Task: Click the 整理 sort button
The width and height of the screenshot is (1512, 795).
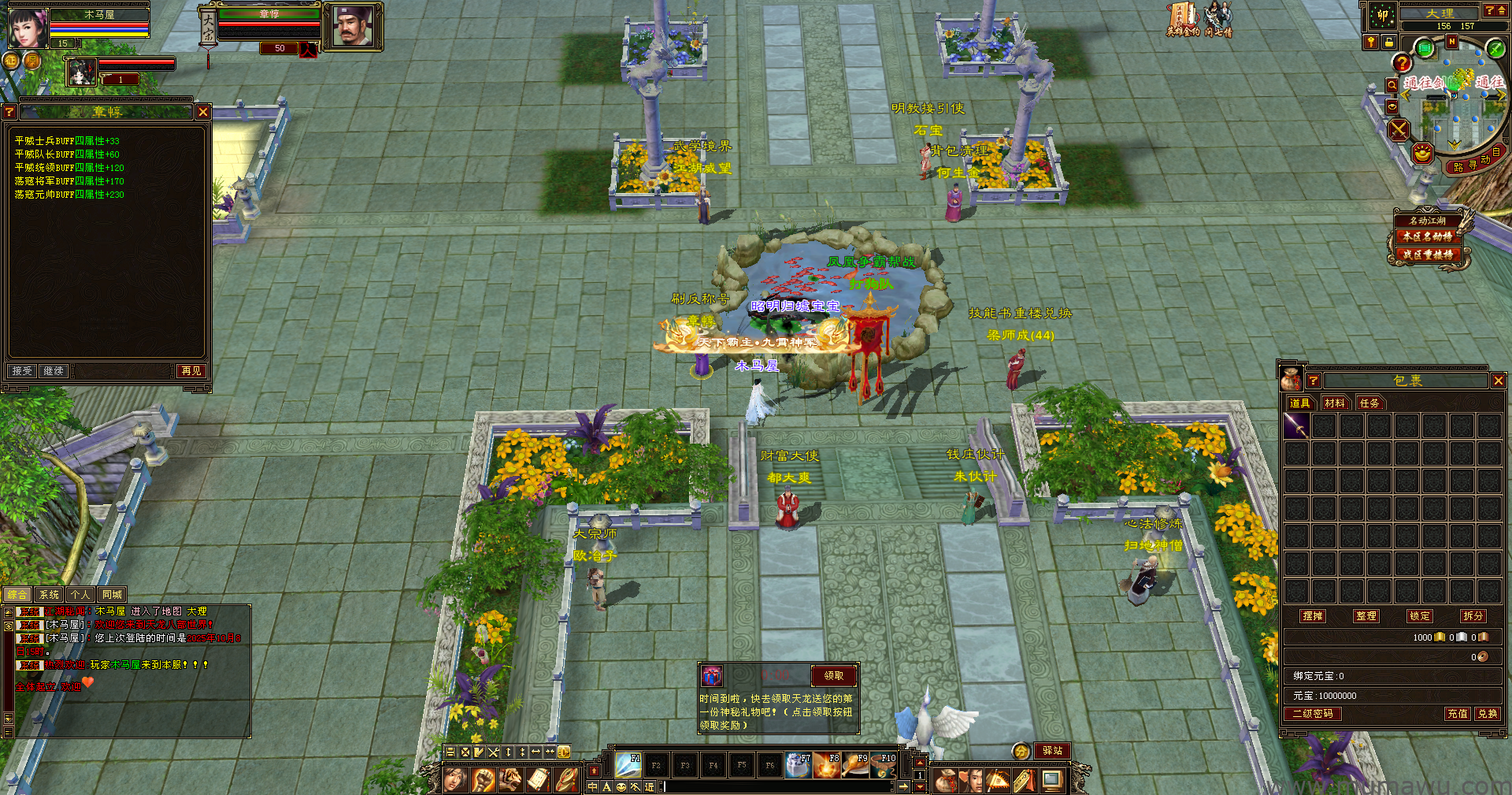Action: [1366, 616]
